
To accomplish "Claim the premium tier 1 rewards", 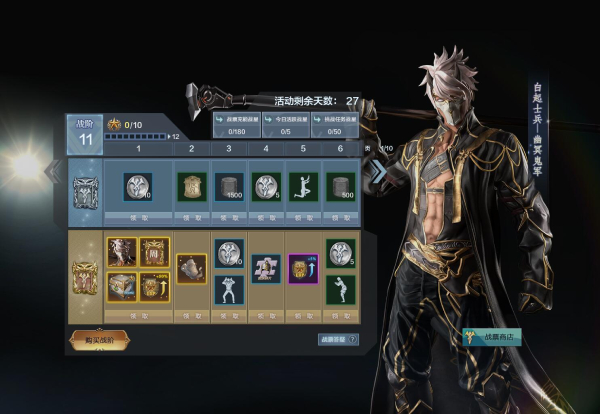I will 137,314.
